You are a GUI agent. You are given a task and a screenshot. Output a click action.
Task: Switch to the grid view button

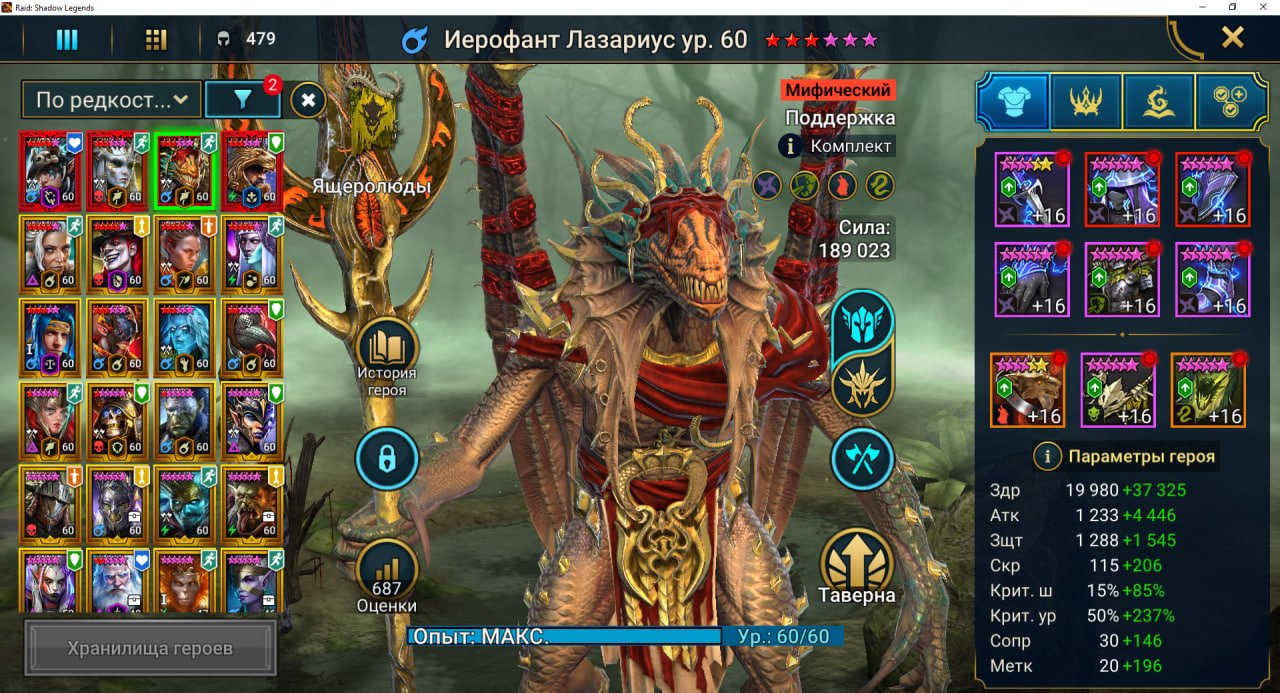(x=155, y=39)
